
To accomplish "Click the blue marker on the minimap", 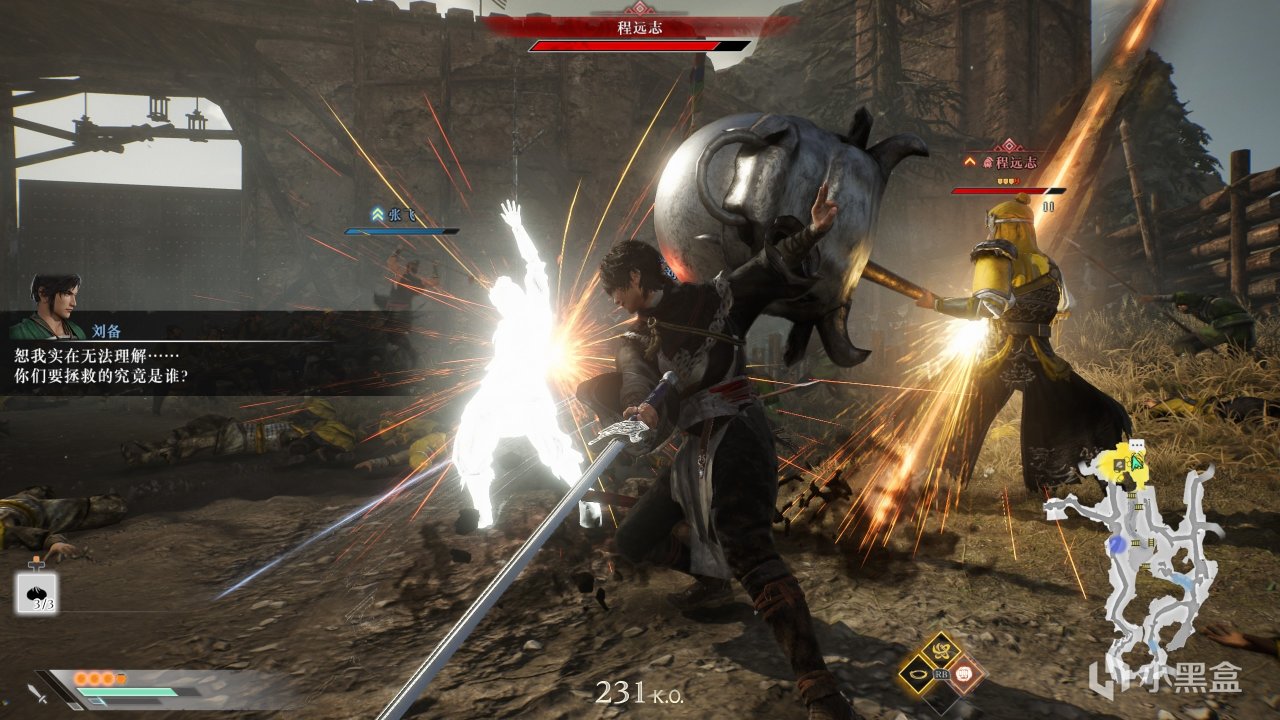I will 1118,544.
